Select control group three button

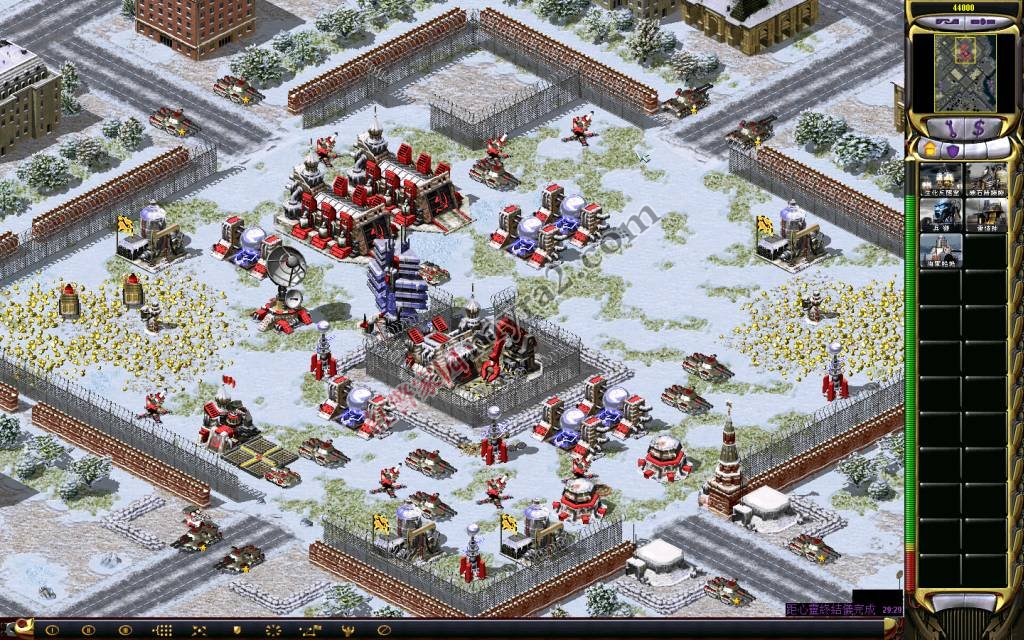123,630
